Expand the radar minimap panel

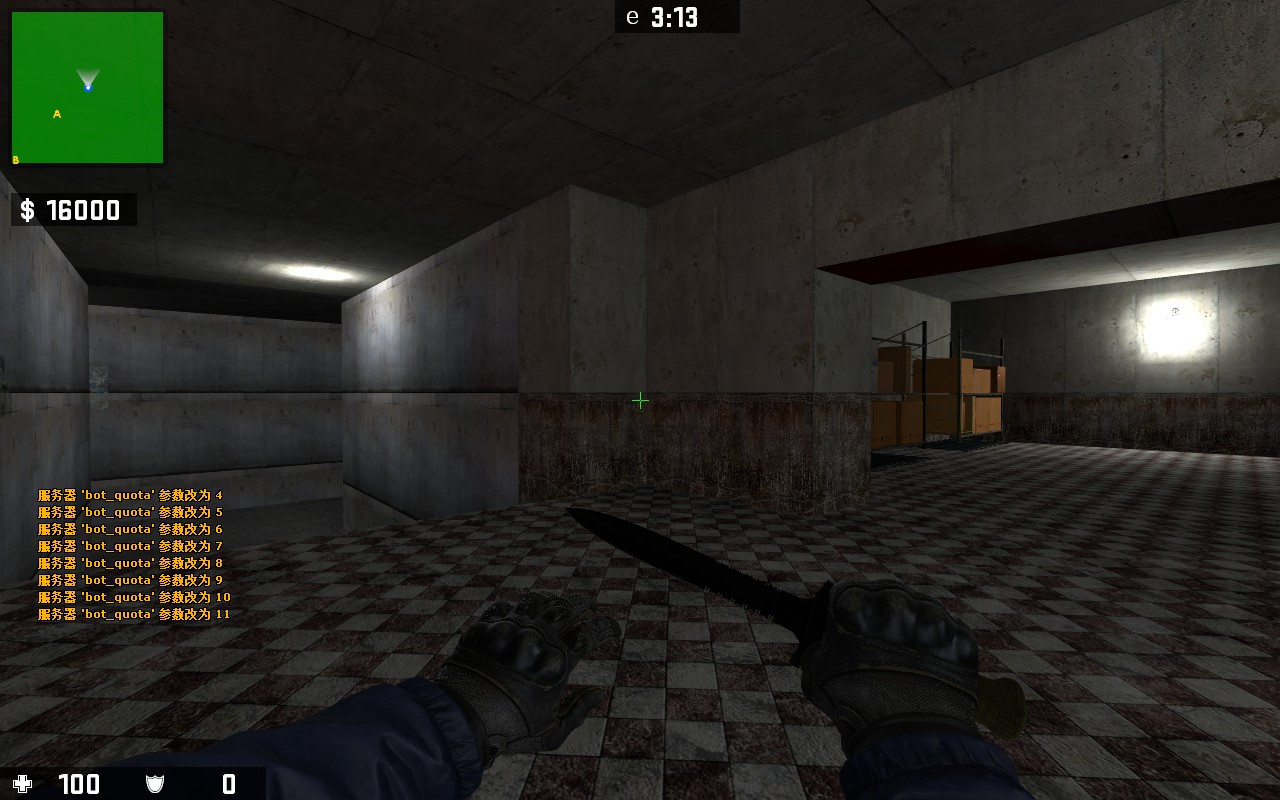pyautogui.click(x=87, y=88)
